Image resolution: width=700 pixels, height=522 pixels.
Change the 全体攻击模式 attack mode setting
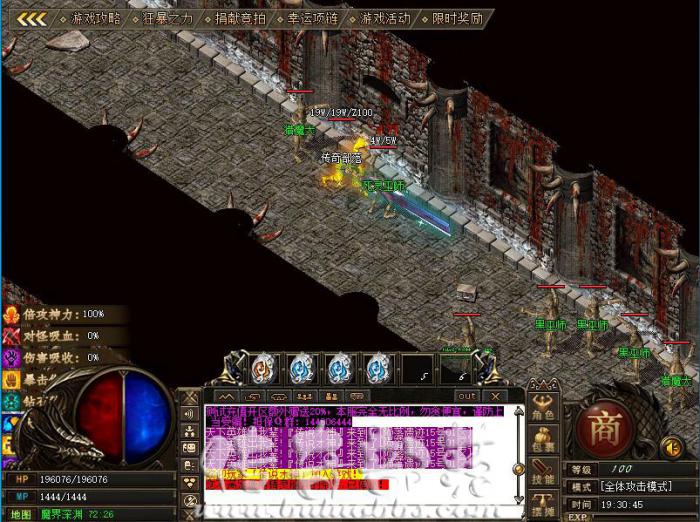(x=635, y=485)
